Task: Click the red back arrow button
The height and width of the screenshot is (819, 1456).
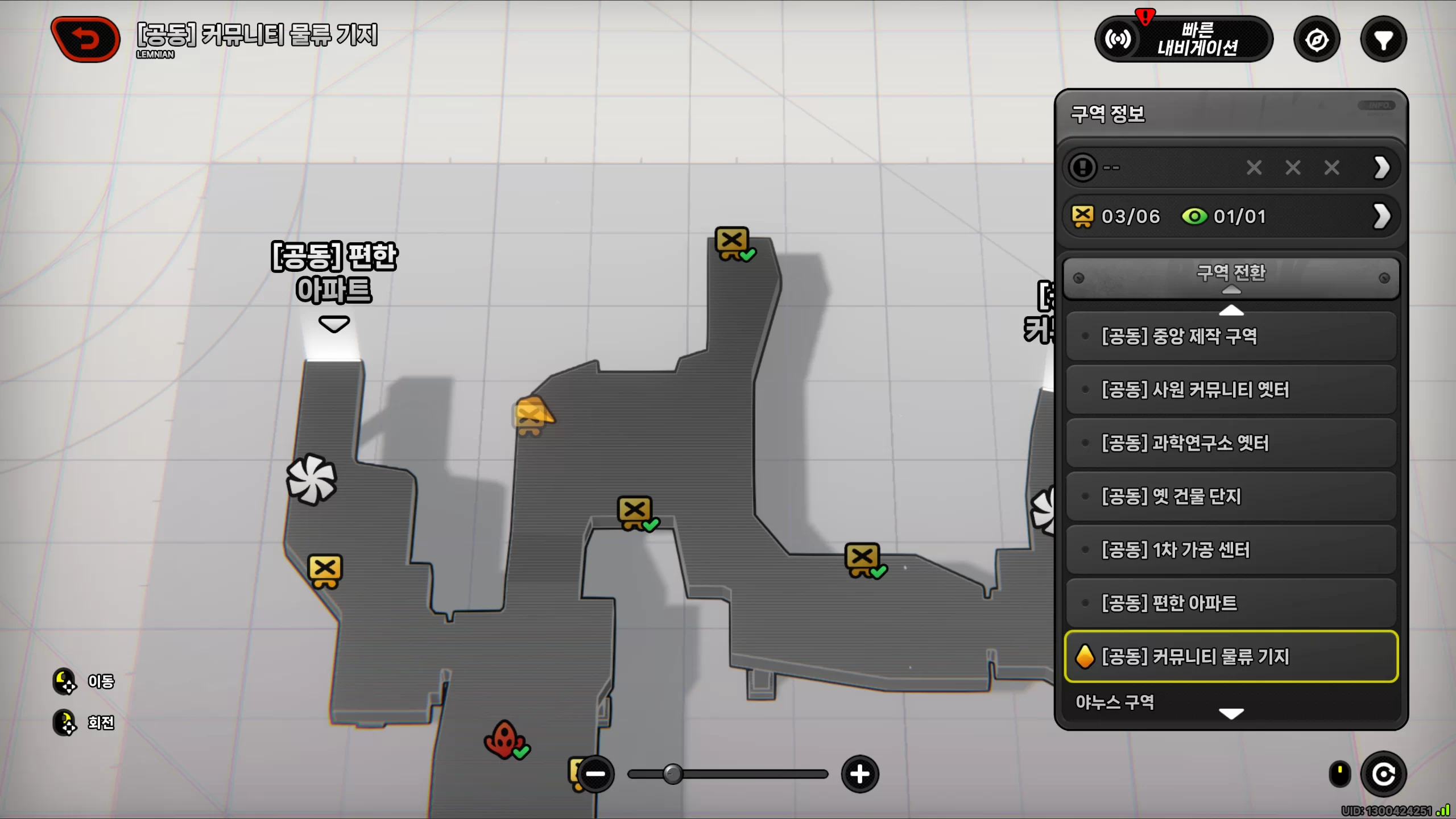Action: point(85,39)
